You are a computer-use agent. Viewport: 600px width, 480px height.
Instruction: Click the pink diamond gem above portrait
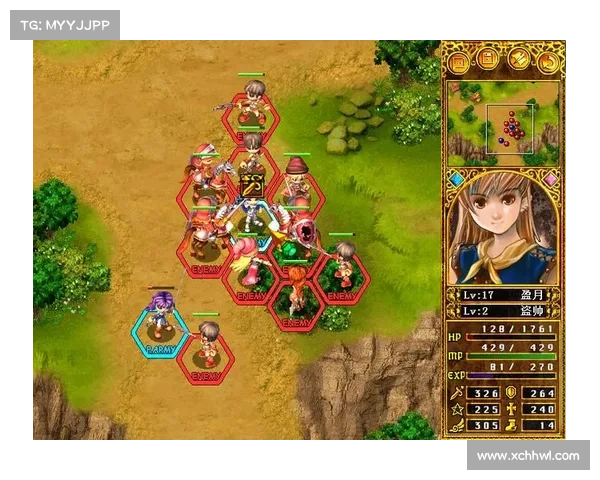click(x=550, y=180)
